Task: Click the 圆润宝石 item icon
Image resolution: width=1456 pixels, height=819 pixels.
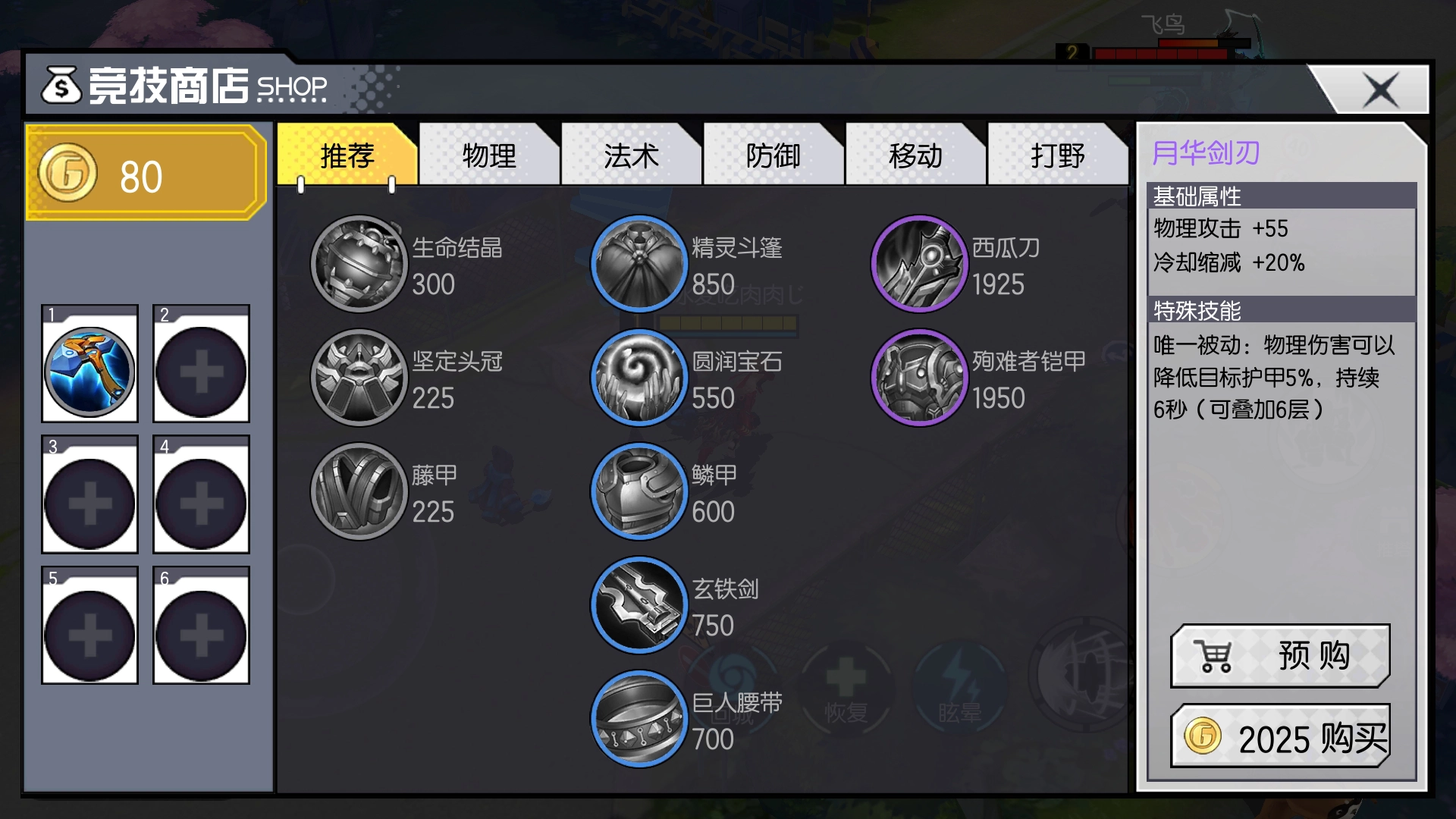Action: 639,378
